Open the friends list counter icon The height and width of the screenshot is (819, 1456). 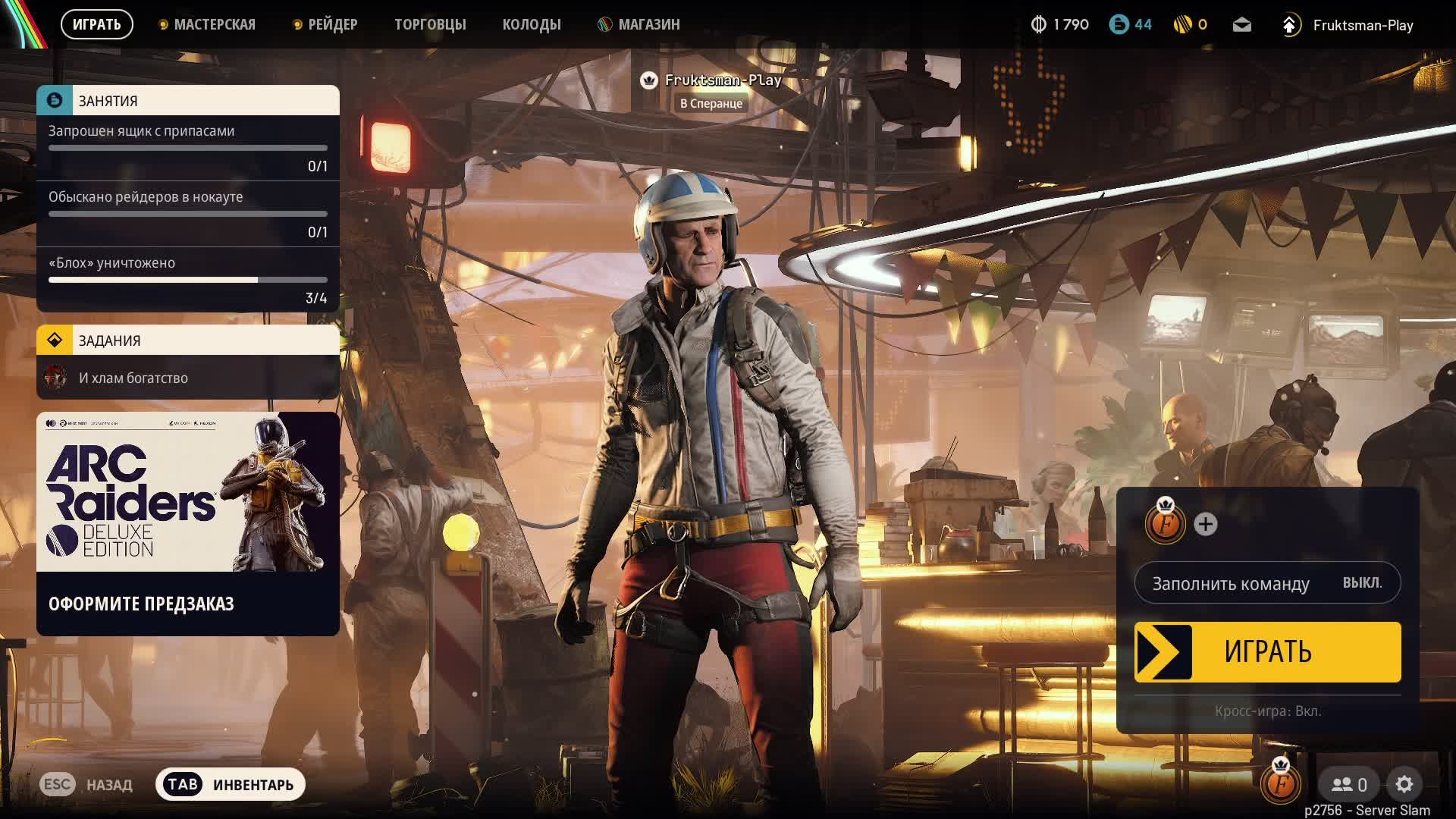pyautogui.click(x=1350, y=784)
